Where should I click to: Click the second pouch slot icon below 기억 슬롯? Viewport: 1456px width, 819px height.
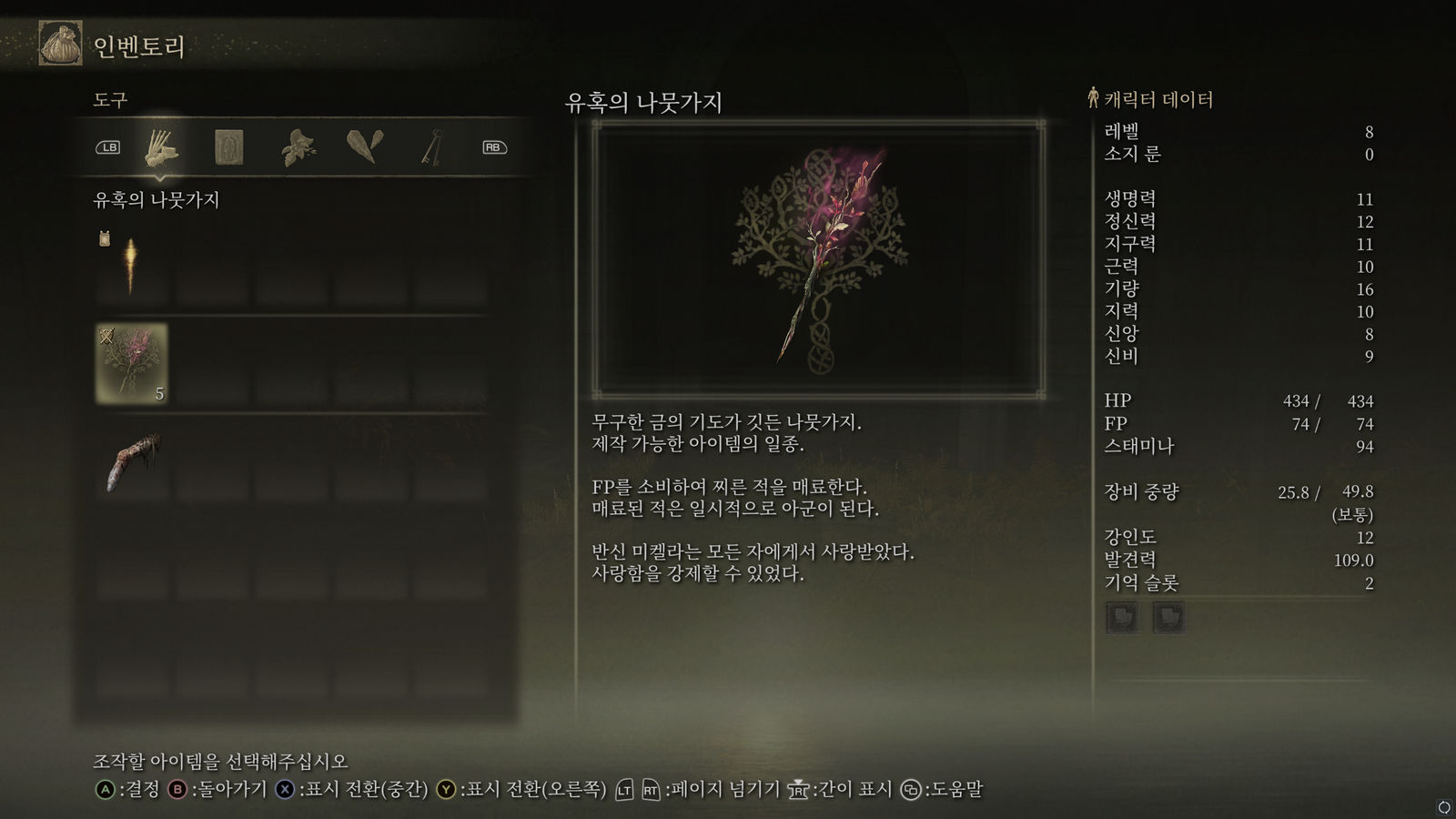click(1170, 617)
